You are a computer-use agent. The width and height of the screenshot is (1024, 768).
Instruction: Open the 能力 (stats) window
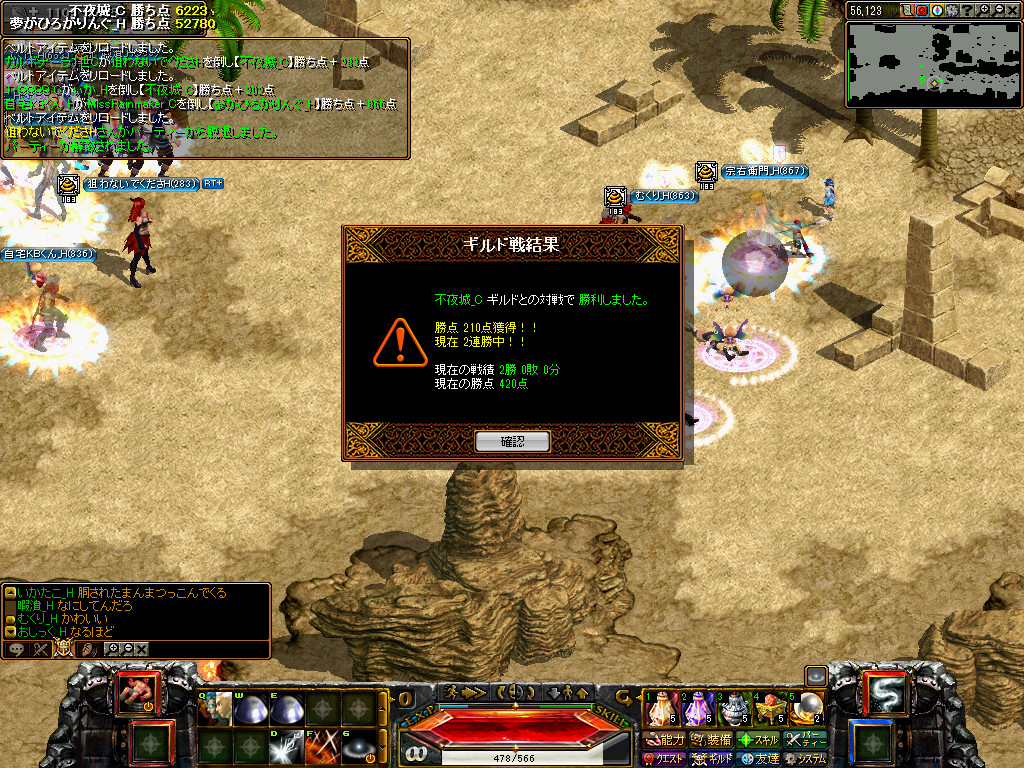pos(665,740)
